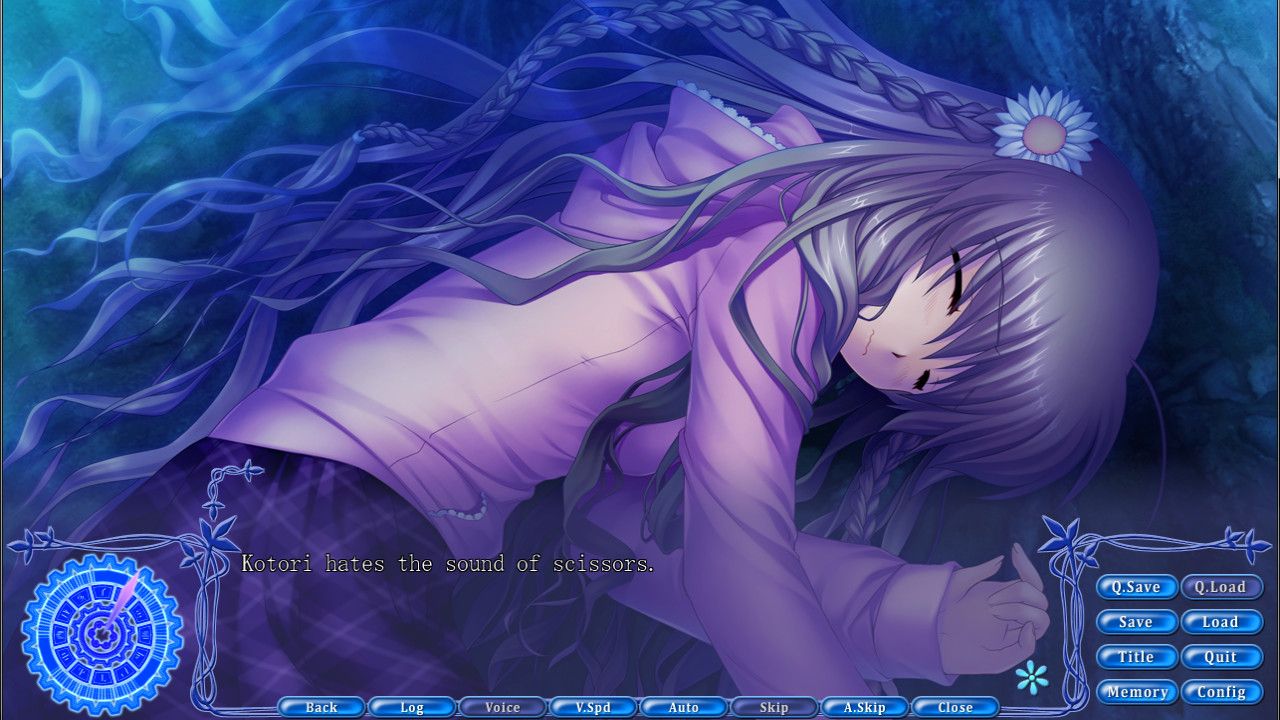
Task: Close the message window
Action: pos(956,707)
